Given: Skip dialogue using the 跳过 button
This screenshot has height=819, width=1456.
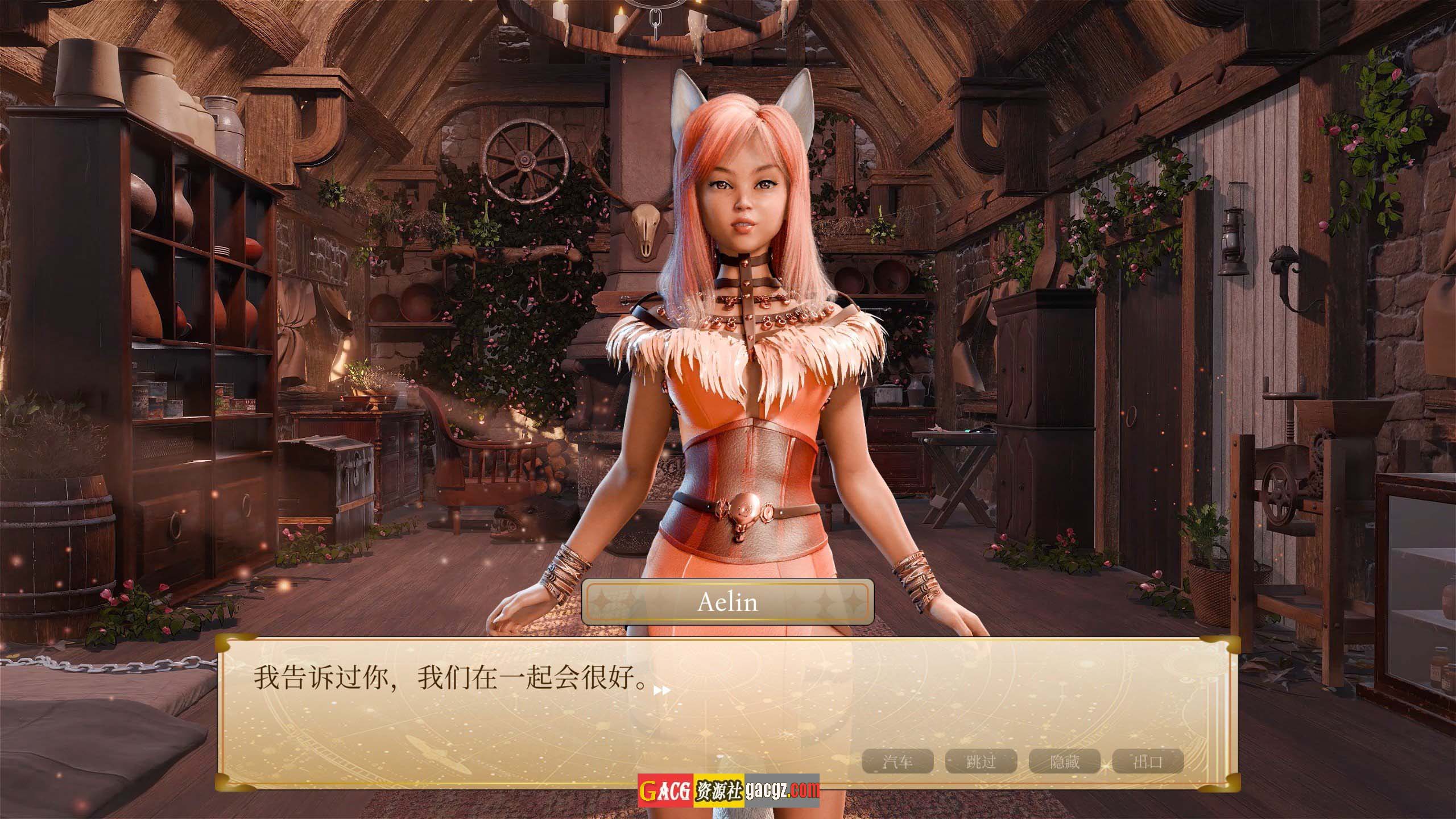Looking at the screenshot, I should coord(981,762).
